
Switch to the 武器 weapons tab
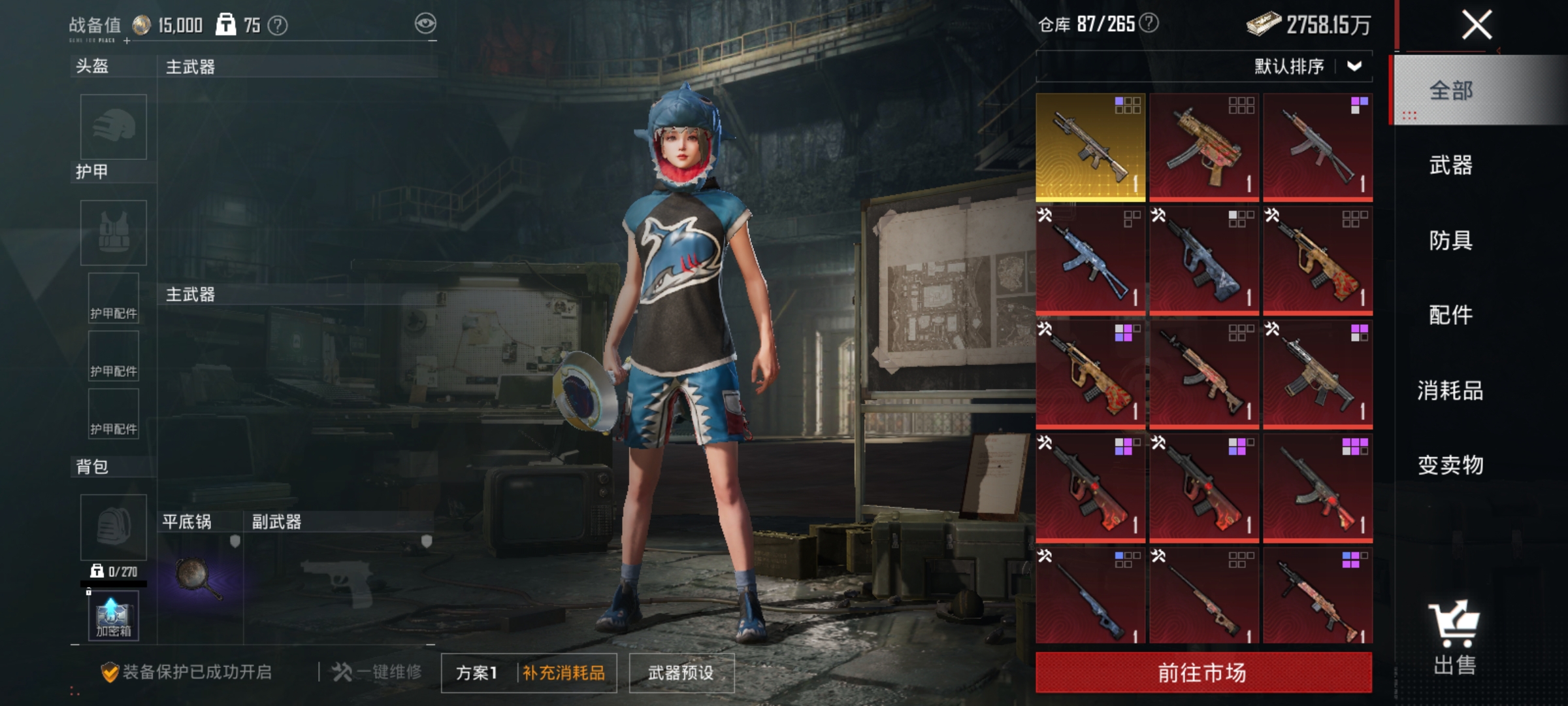coord(1451,165)
